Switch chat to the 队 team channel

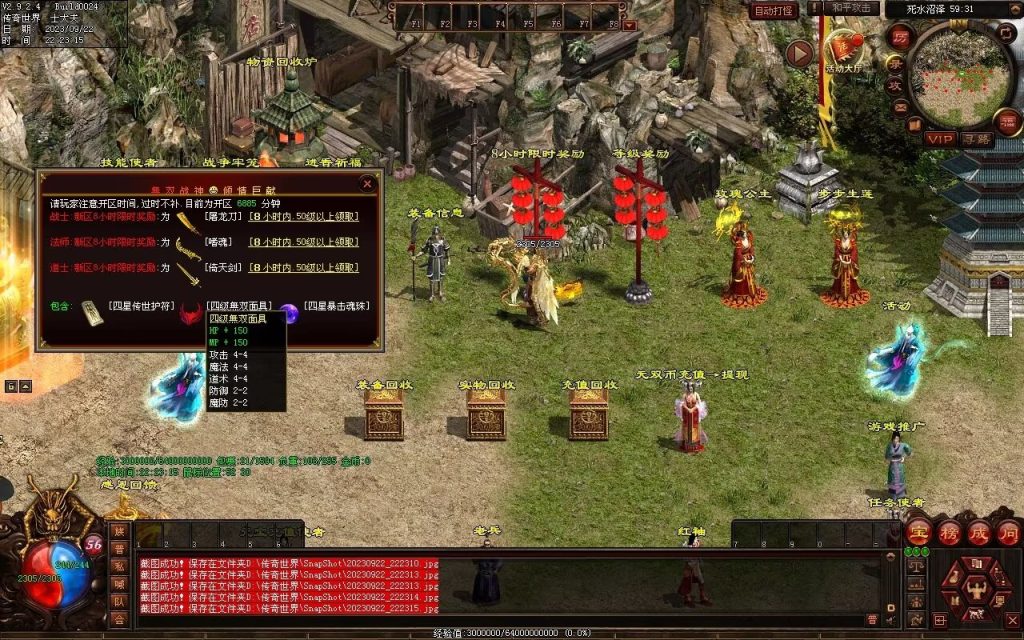click(x=120, y=601)
